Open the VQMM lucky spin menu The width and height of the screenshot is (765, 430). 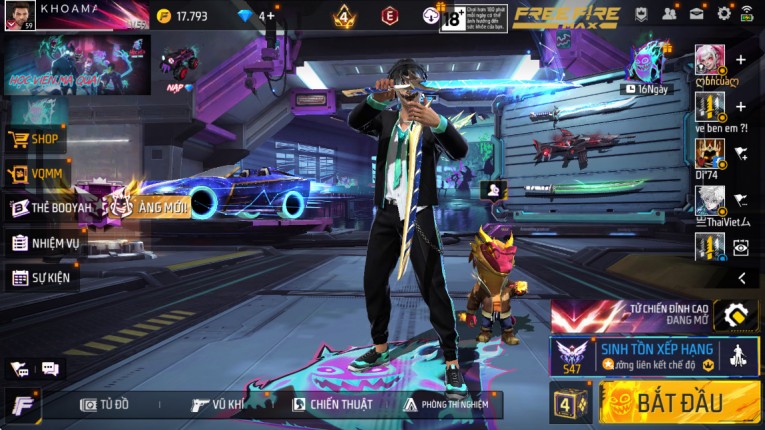click(x=36, y=174)
